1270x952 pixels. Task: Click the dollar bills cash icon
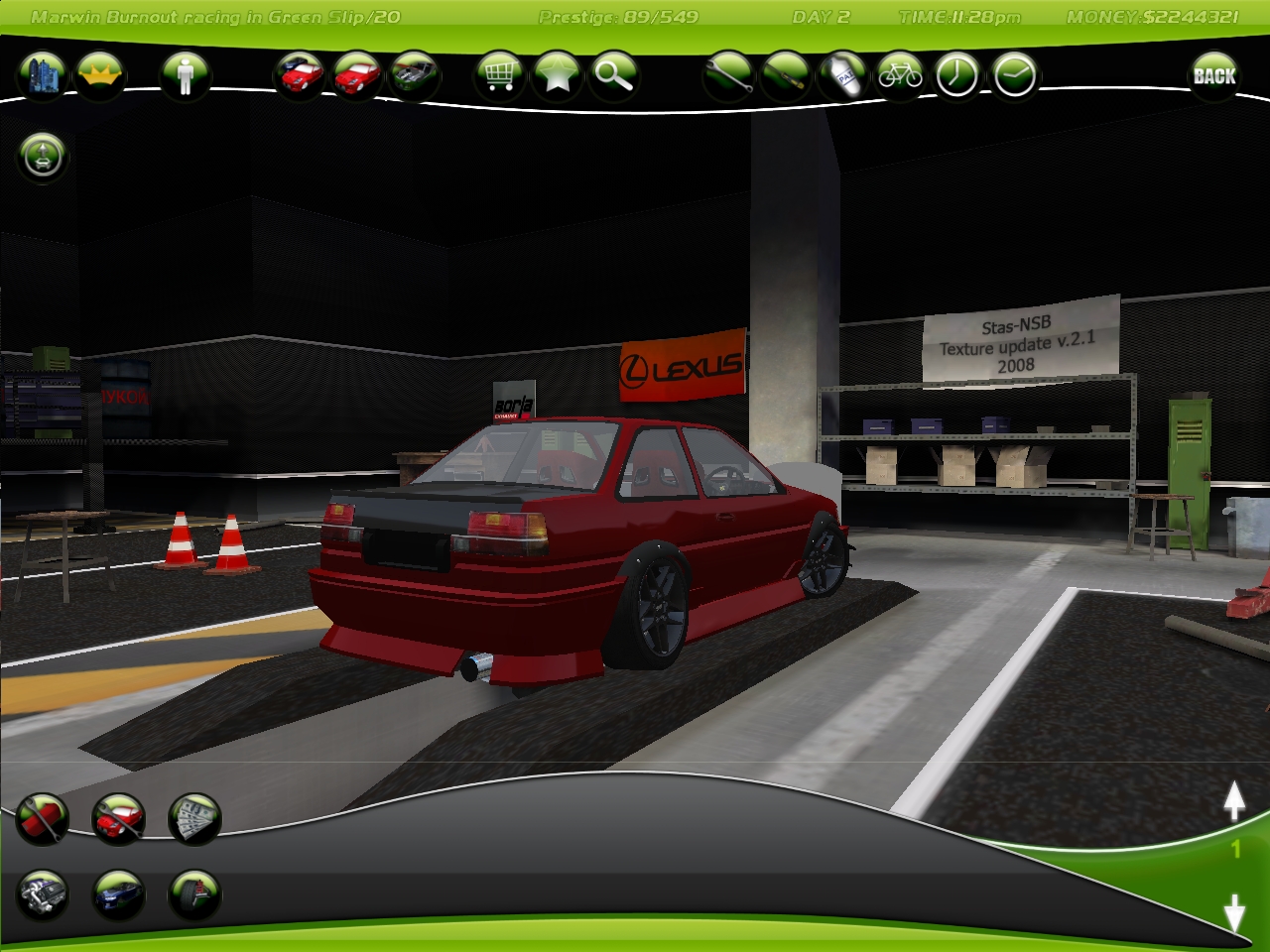coord(194,818)
